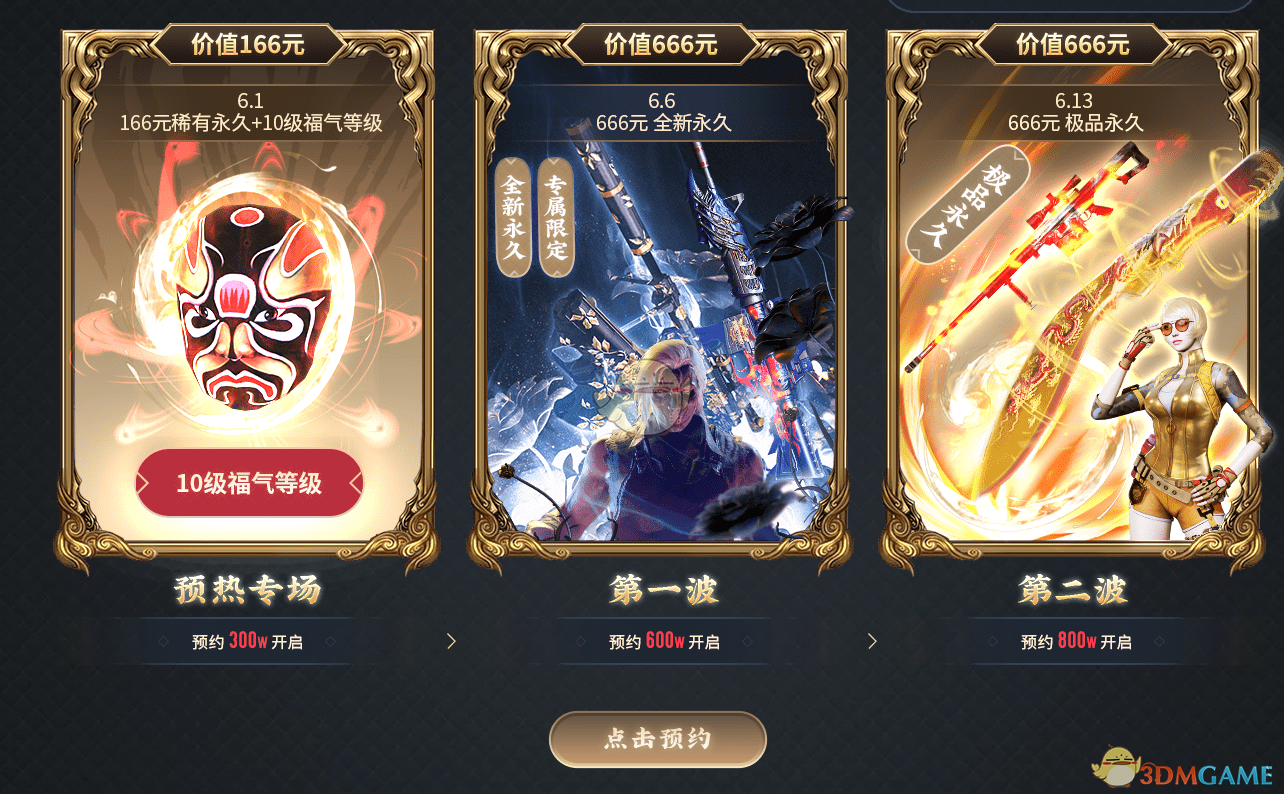Click the right arrow after first card
The image size is (1284, 794).
[x=451, y=640]
